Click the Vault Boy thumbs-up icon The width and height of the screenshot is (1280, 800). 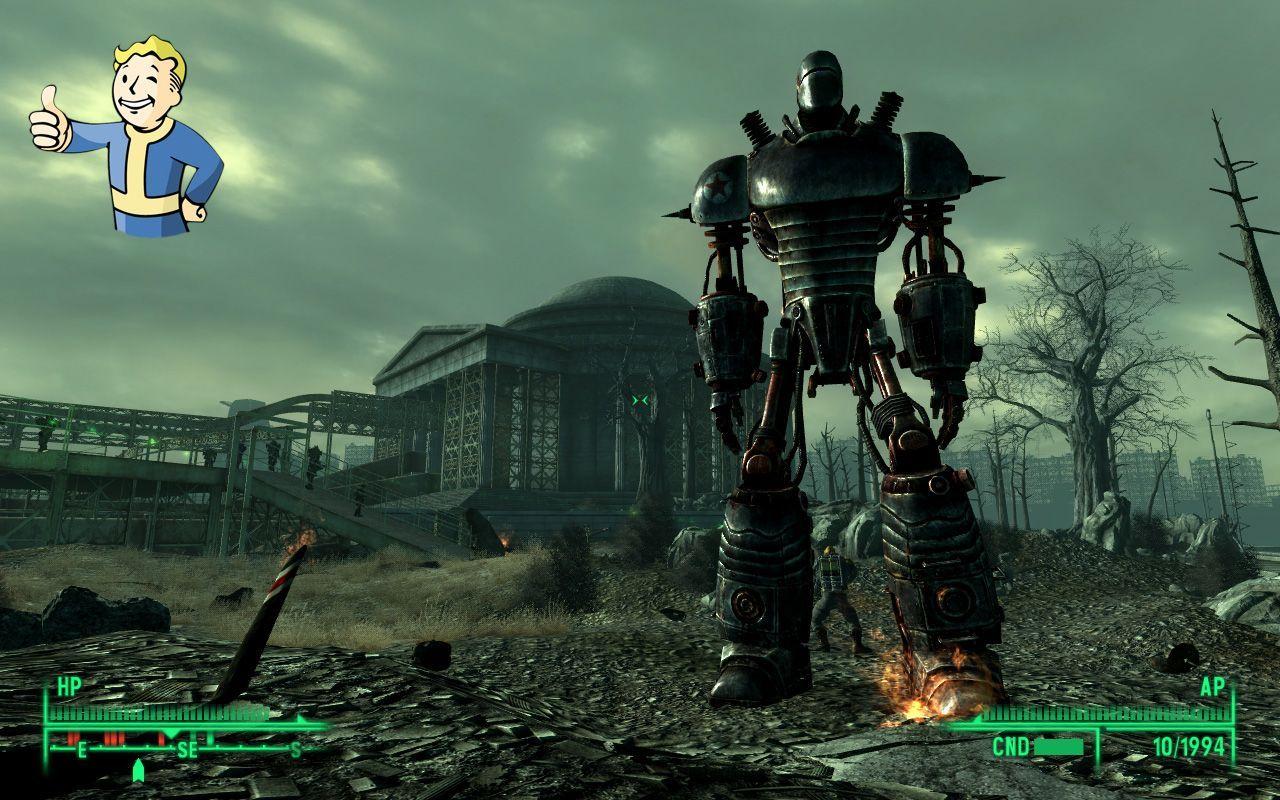(127, 135)
